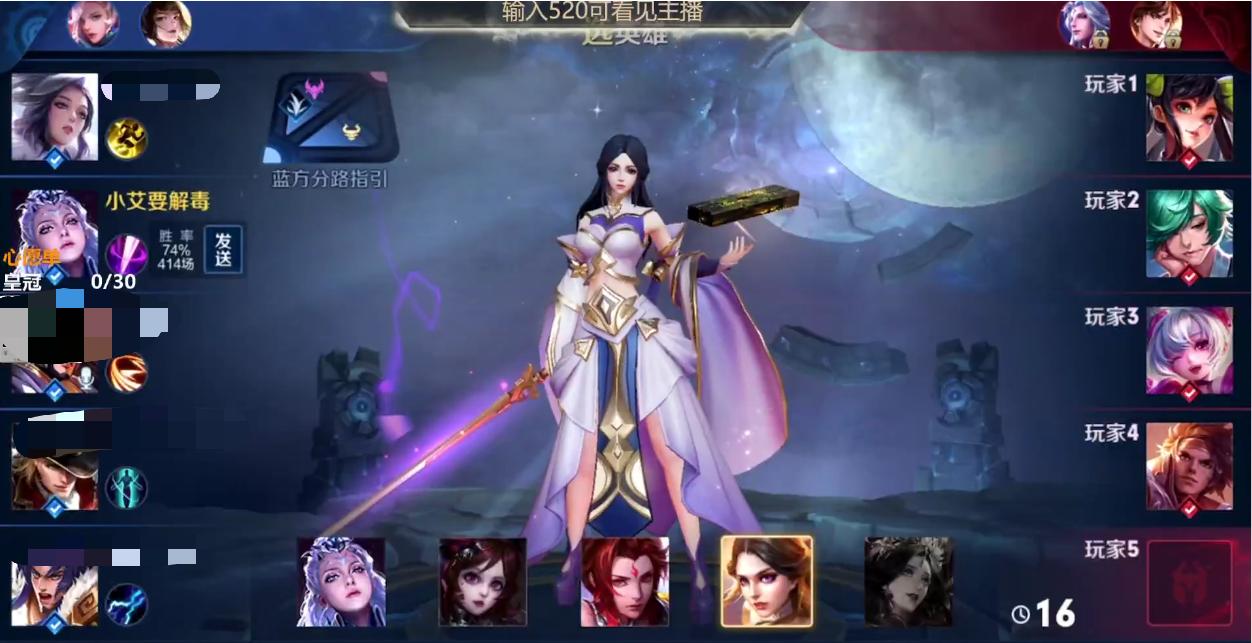Click the purple summoner spell icon beside 小艾要解毒
This screenshot has width=1252, height=643.
point(127,254)
